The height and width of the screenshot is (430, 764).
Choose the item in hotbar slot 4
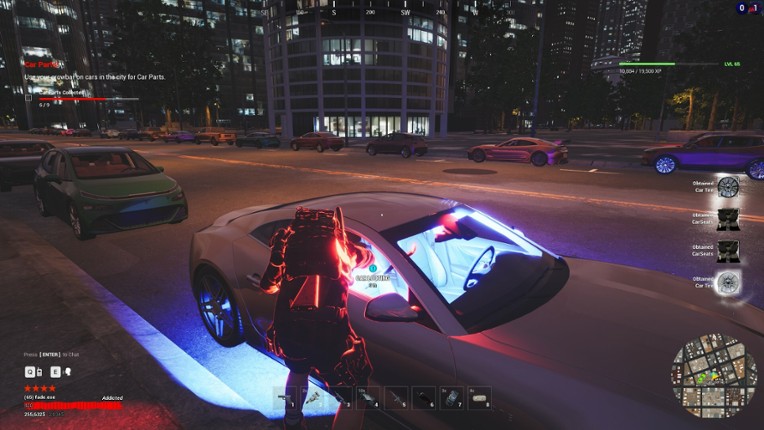pos(369,398)
